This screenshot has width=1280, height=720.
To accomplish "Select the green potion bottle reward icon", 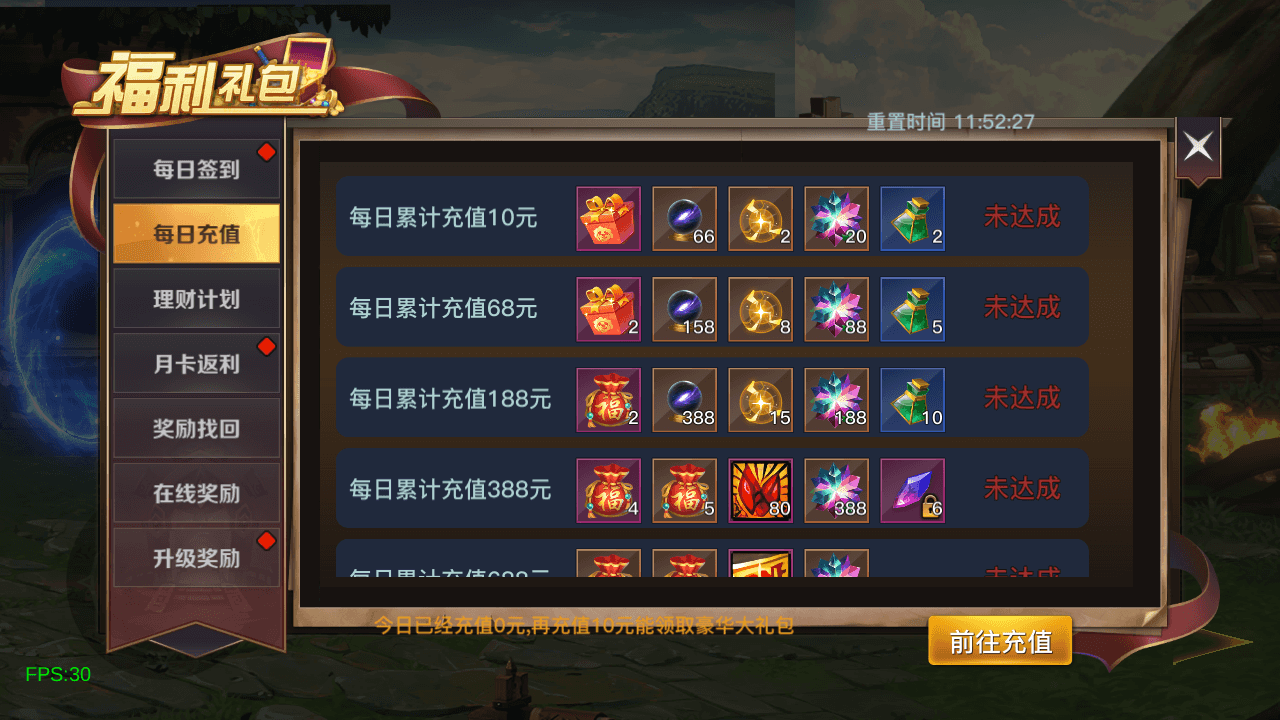I will coord(912,219).
